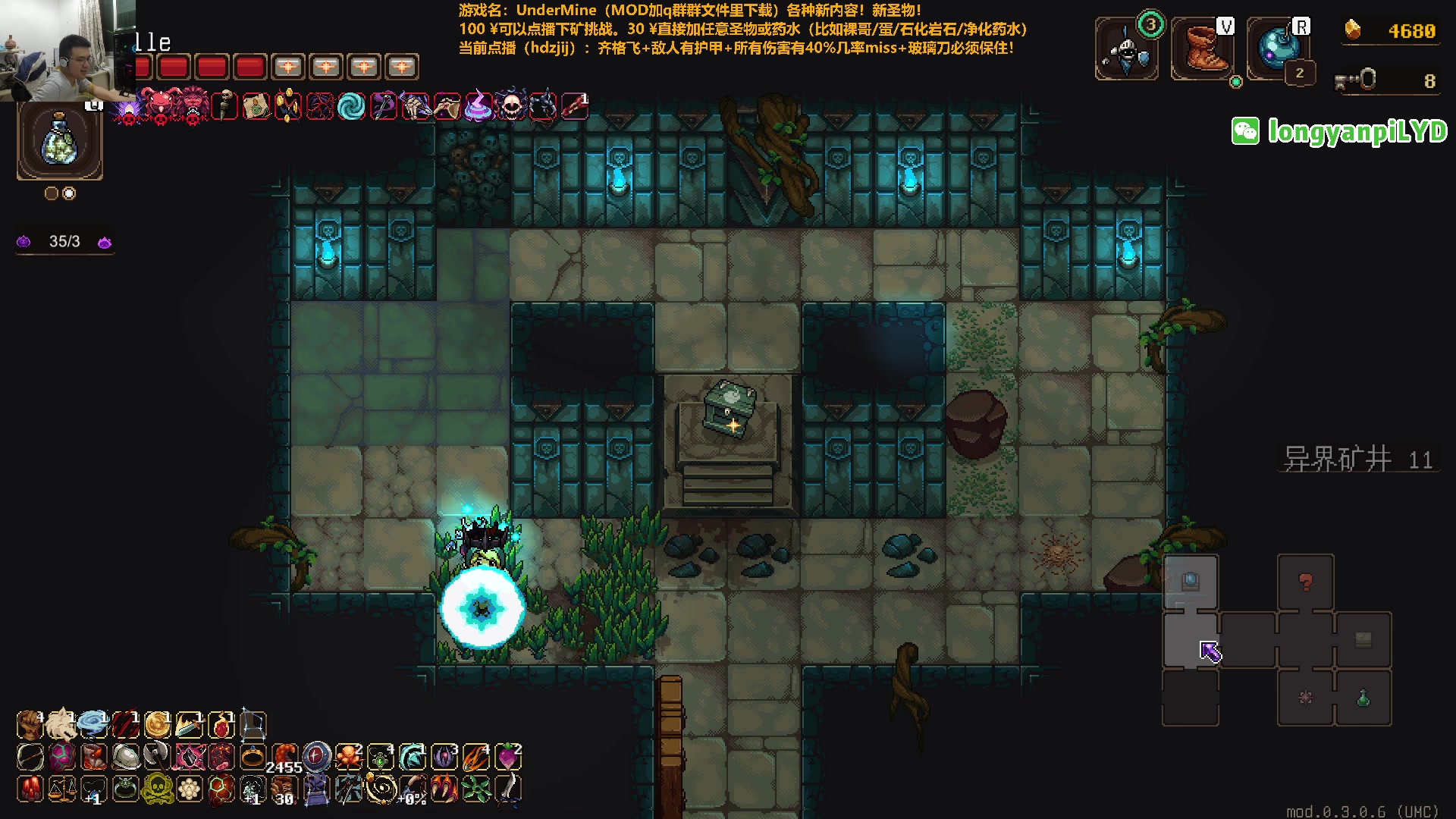This screenshot has width=1456, height=819.
Task: Select the potion room on the minimap
Action: (1363, 698)
